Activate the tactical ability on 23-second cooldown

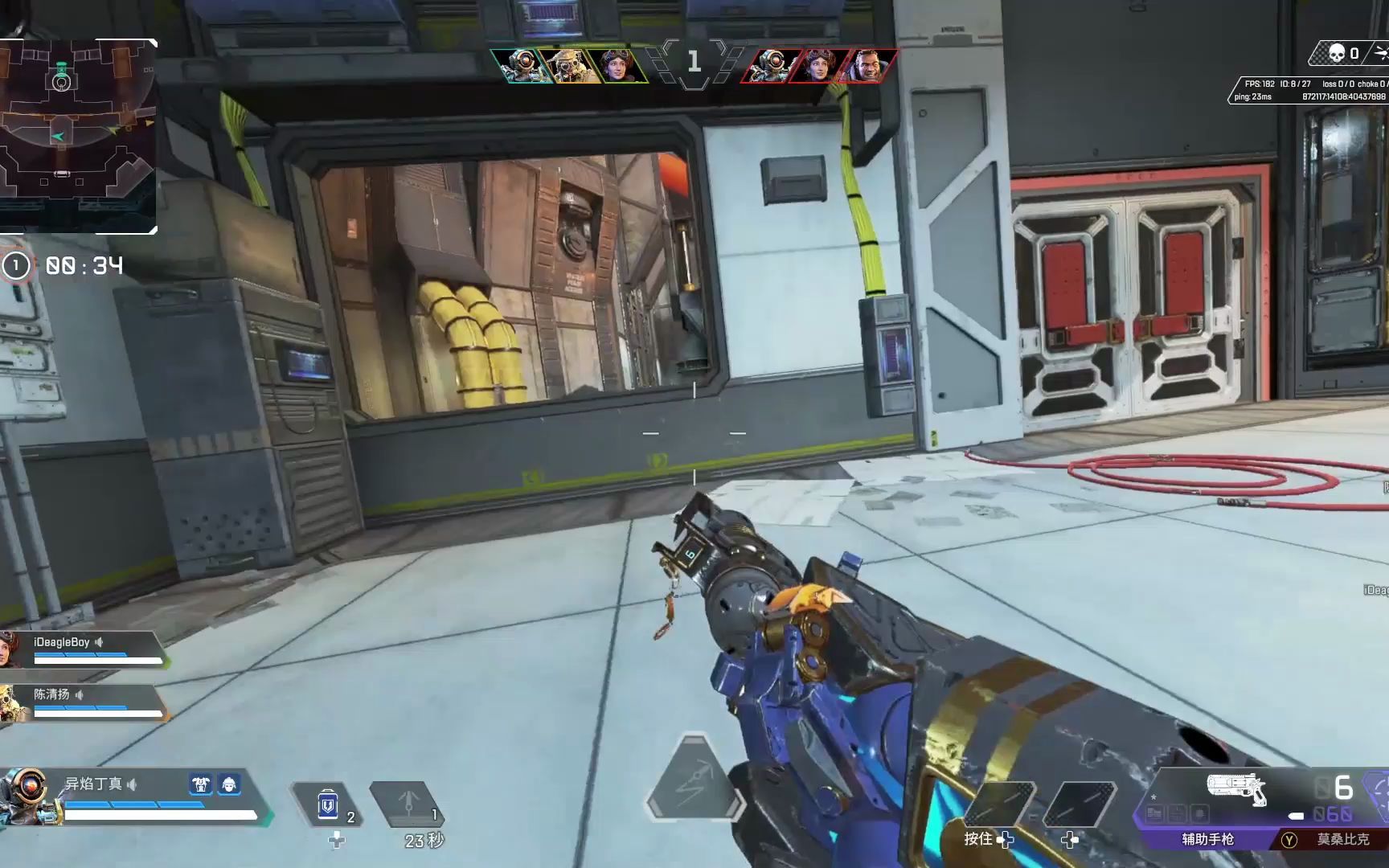pyautogui.click(x=409, y=804)
